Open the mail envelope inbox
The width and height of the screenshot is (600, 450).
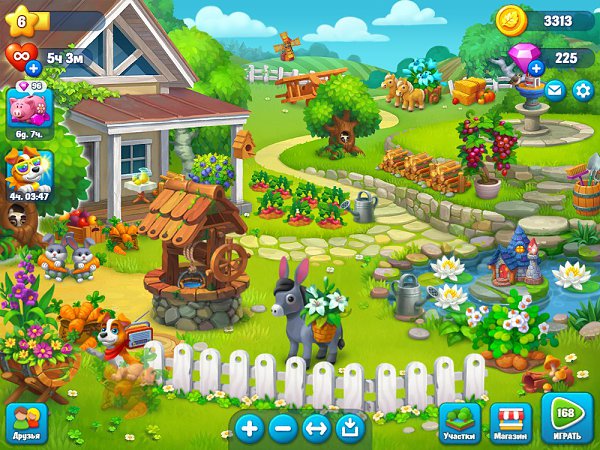554,90
